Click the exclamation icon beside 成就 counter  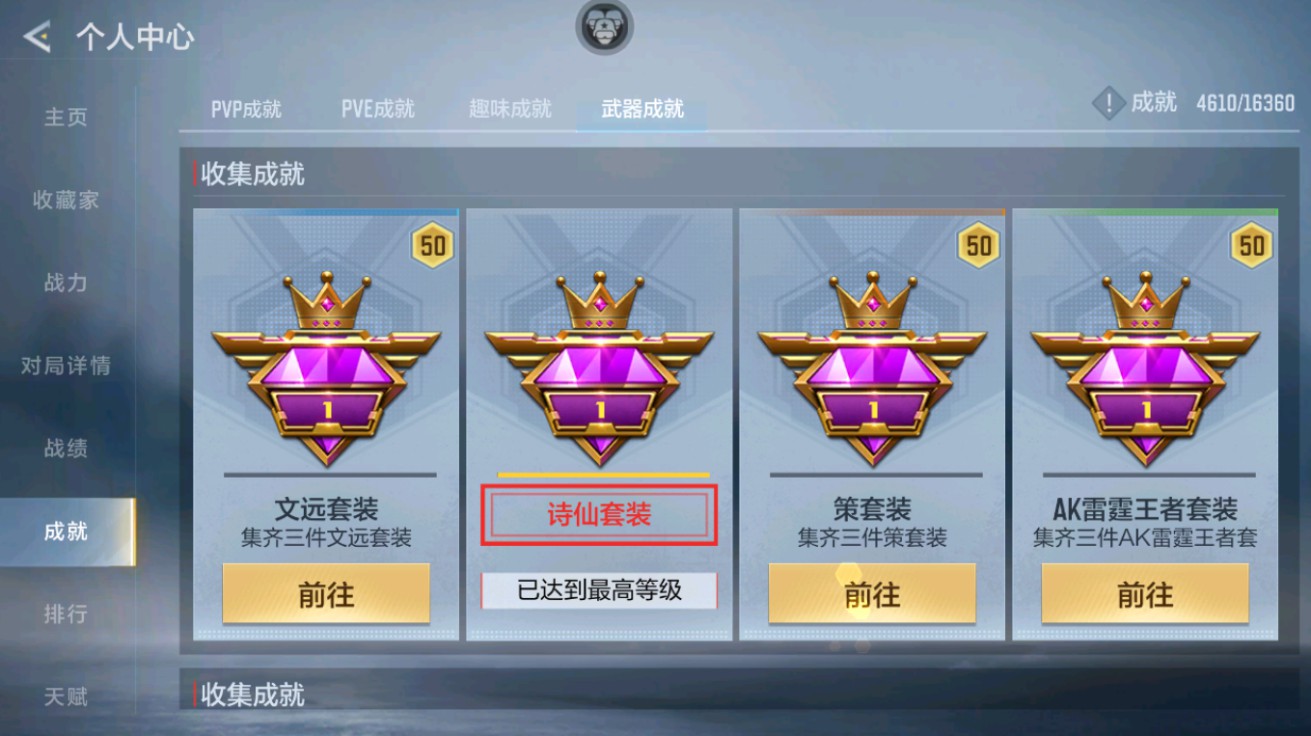[x=1110, y=100]
